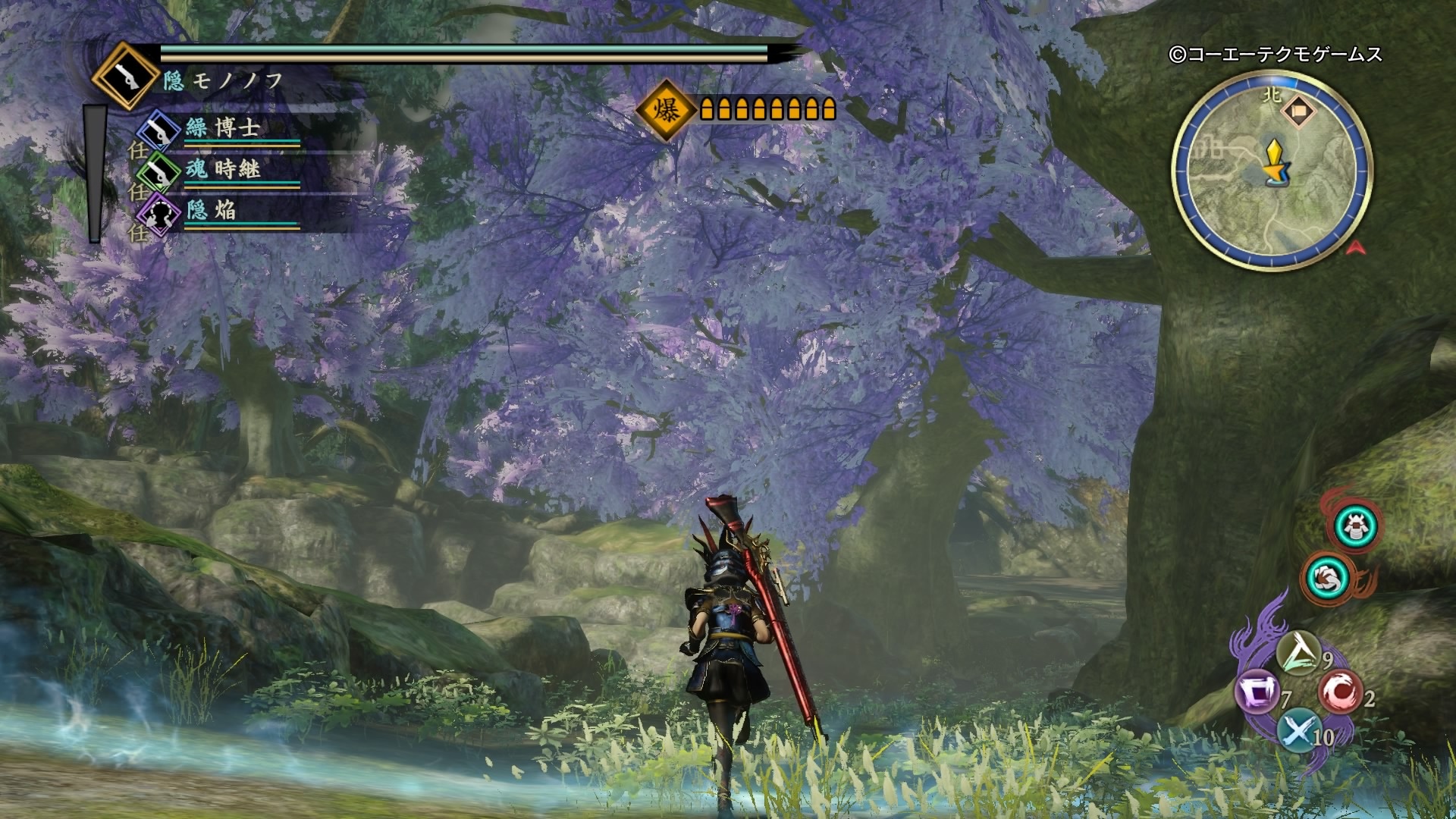Image resolution: width=1456 pixels, height=819 pixels.
Task: Click 繰博士's blue gun portrait icon
Action: tap(157, 129)
